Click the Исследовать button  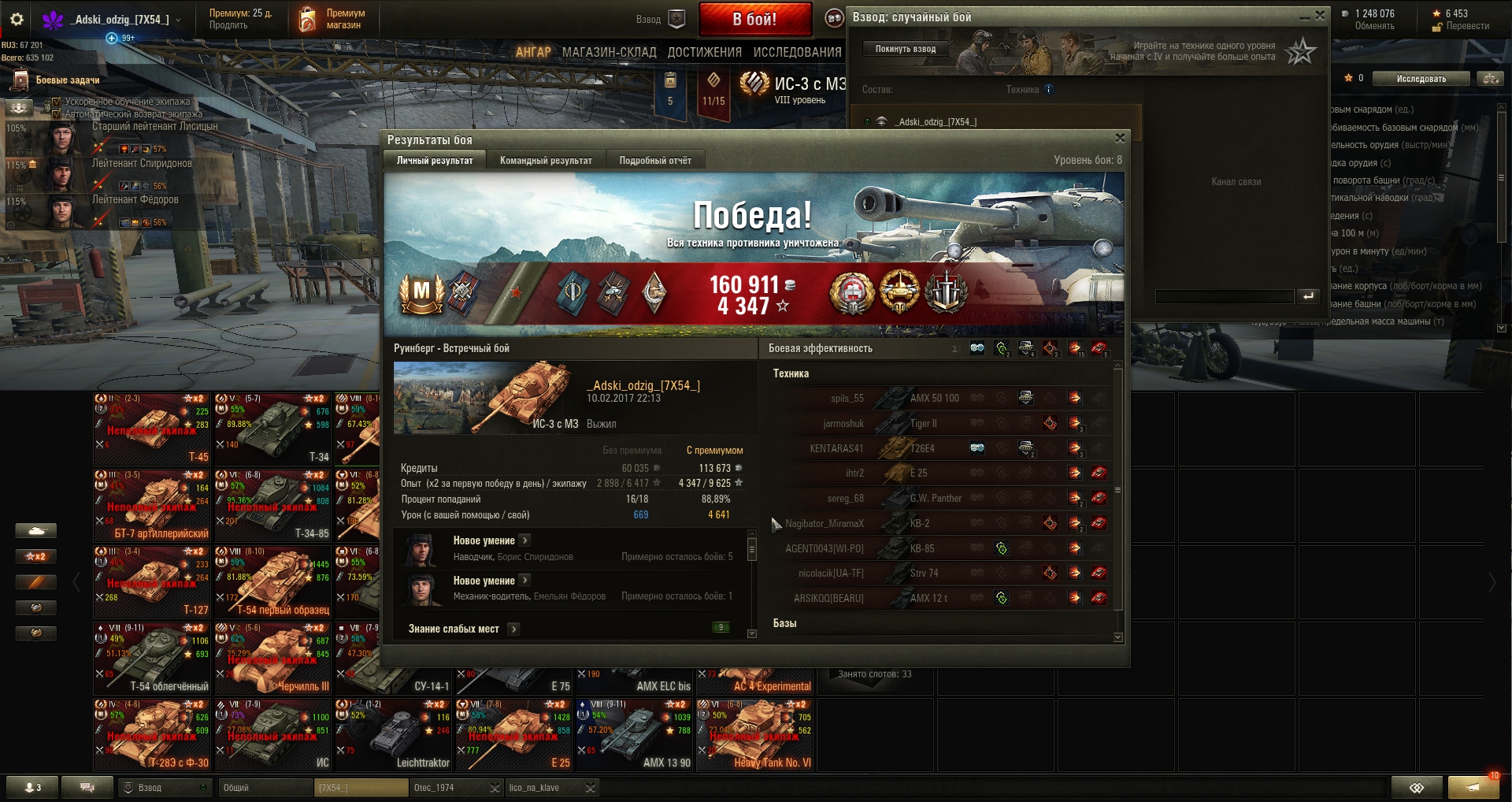coord(1421,79)
